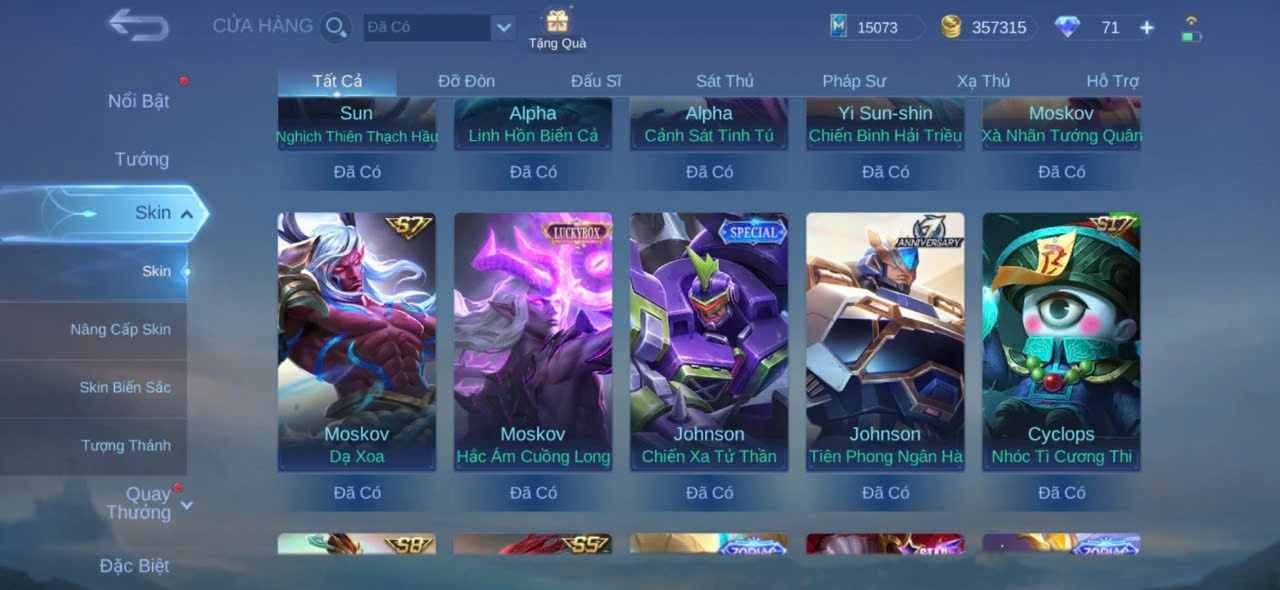This screenshot has width=1280, height=590.
Task: Select the Sát Thủ category tab
Action: pos(725,81)
